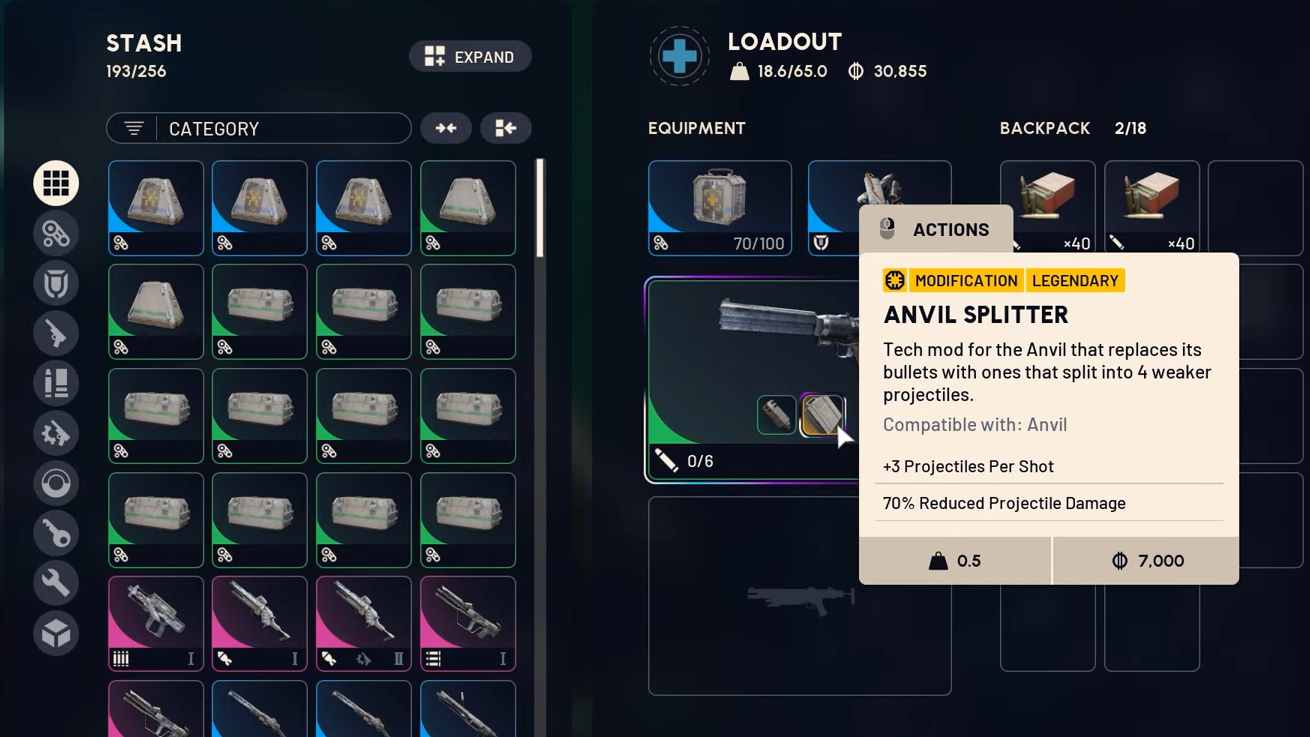Click the inward arrows button beside Category

(446, 128)
